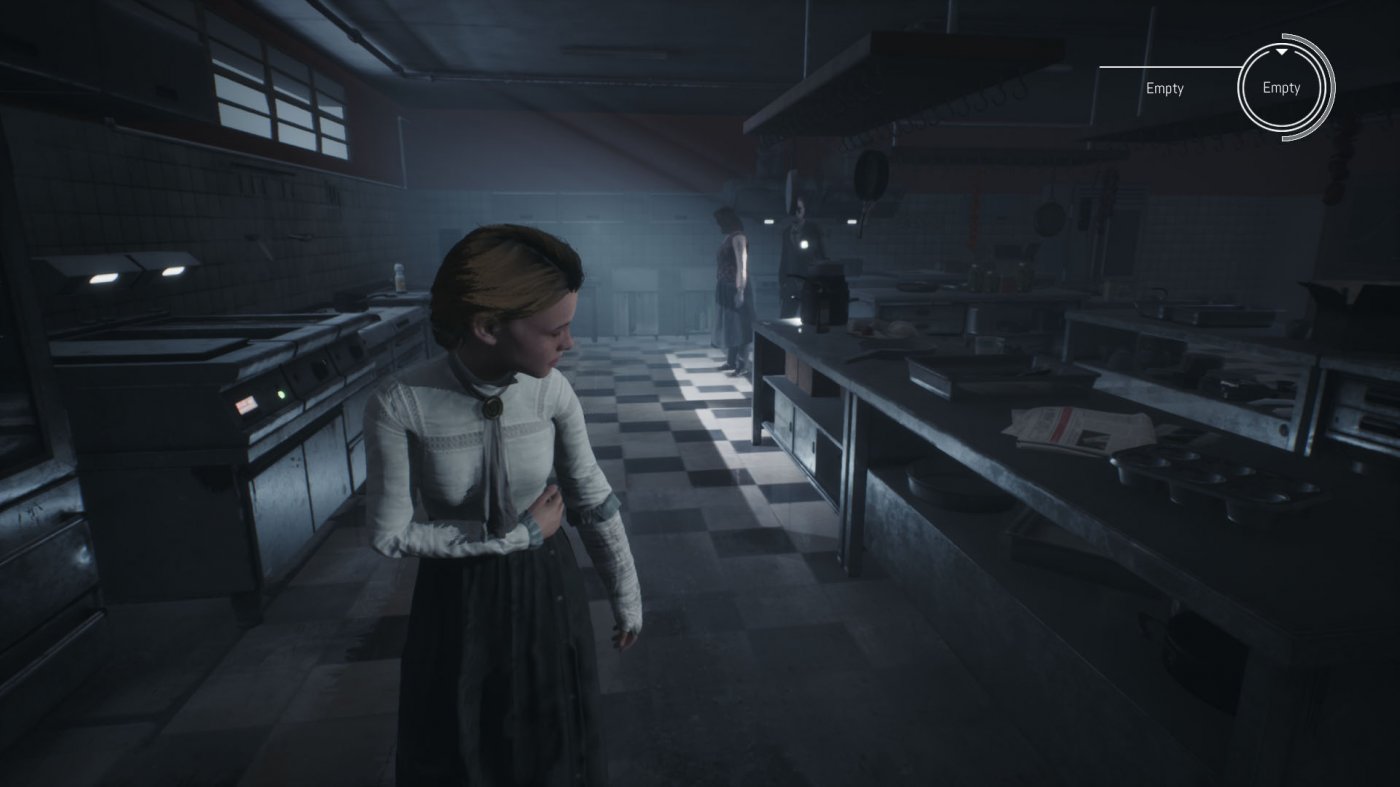Click the curved progress arc around the inventory wheel
Image resolution: width=1400 pixels, height=787 pixels.
pos(1330,88)
